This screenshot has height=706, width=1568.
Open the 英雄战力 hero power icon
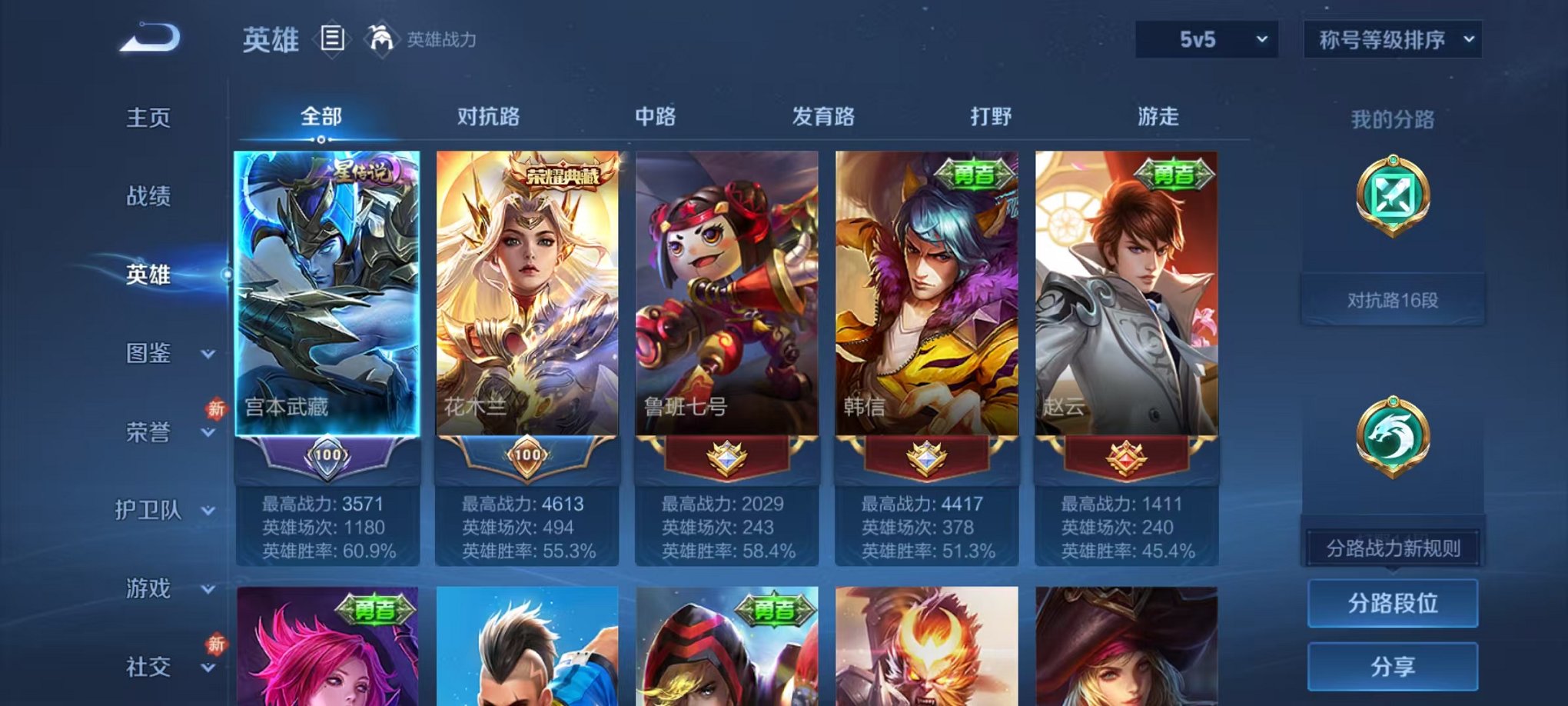[x=382, y=37]
